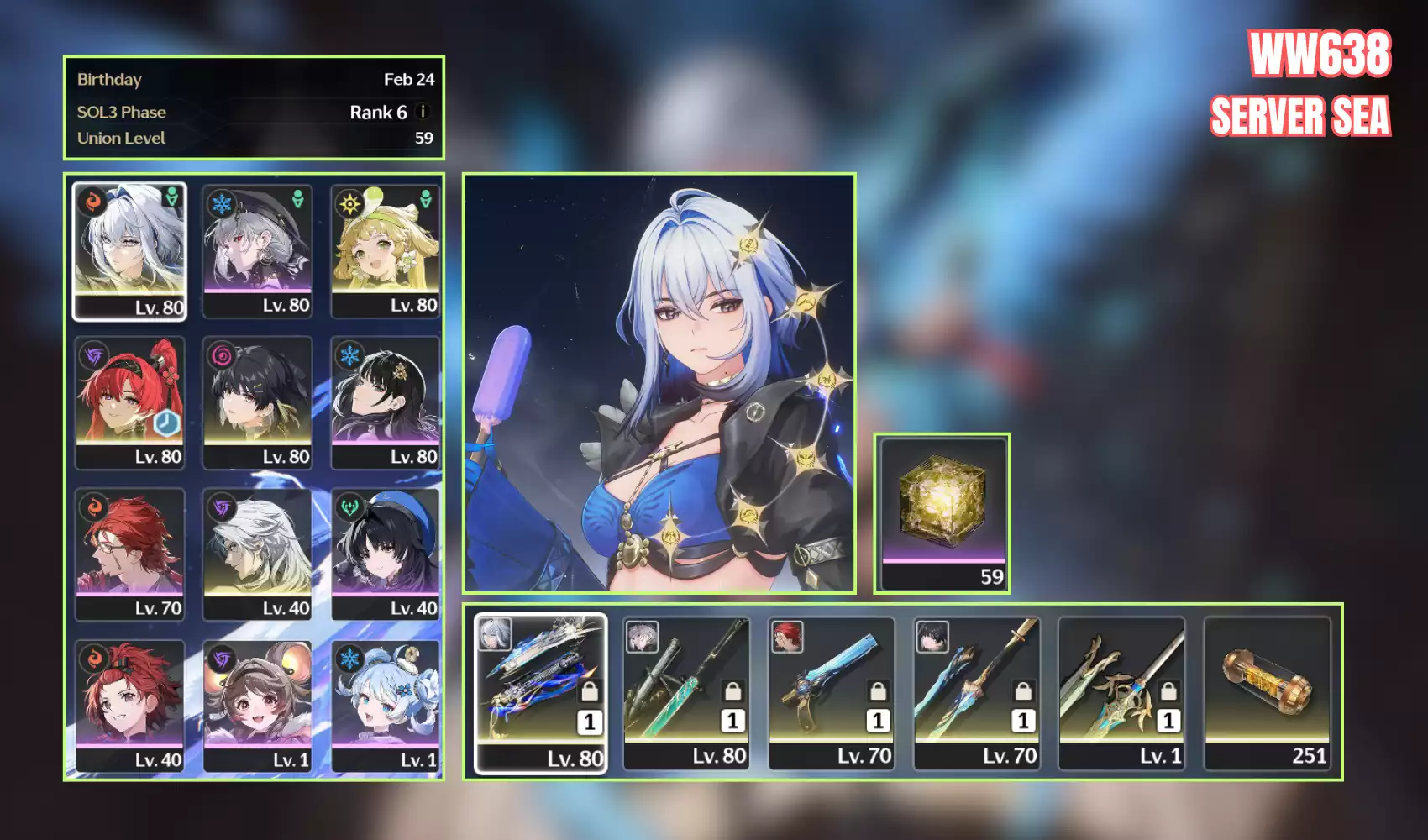
Task: Select the golden cube item showing 59
Action: [942, 513]
